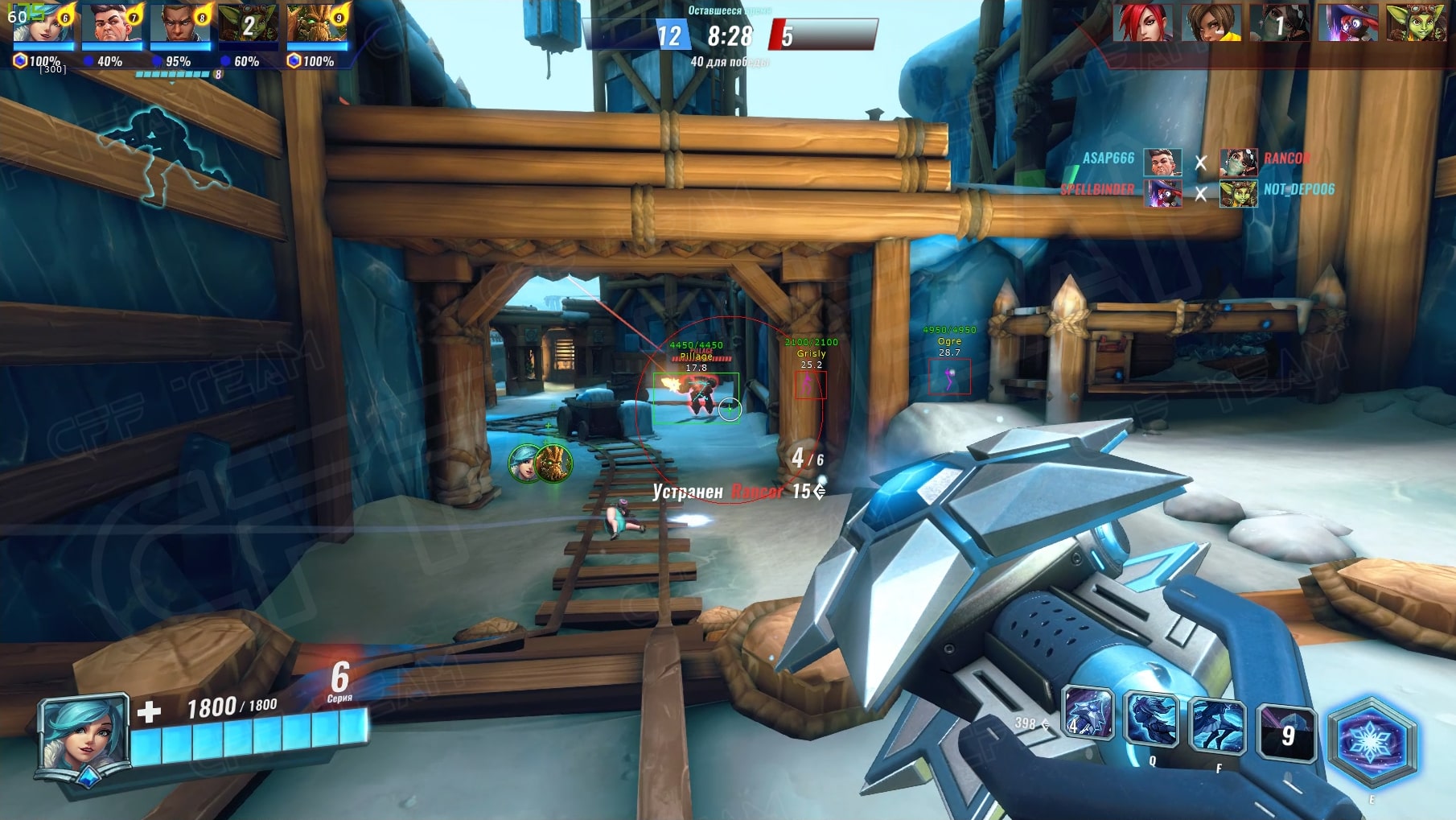This screenshot has height=820, width=1456.
Task: Select the ice staff weapon icon
Action: [1088, 714]
